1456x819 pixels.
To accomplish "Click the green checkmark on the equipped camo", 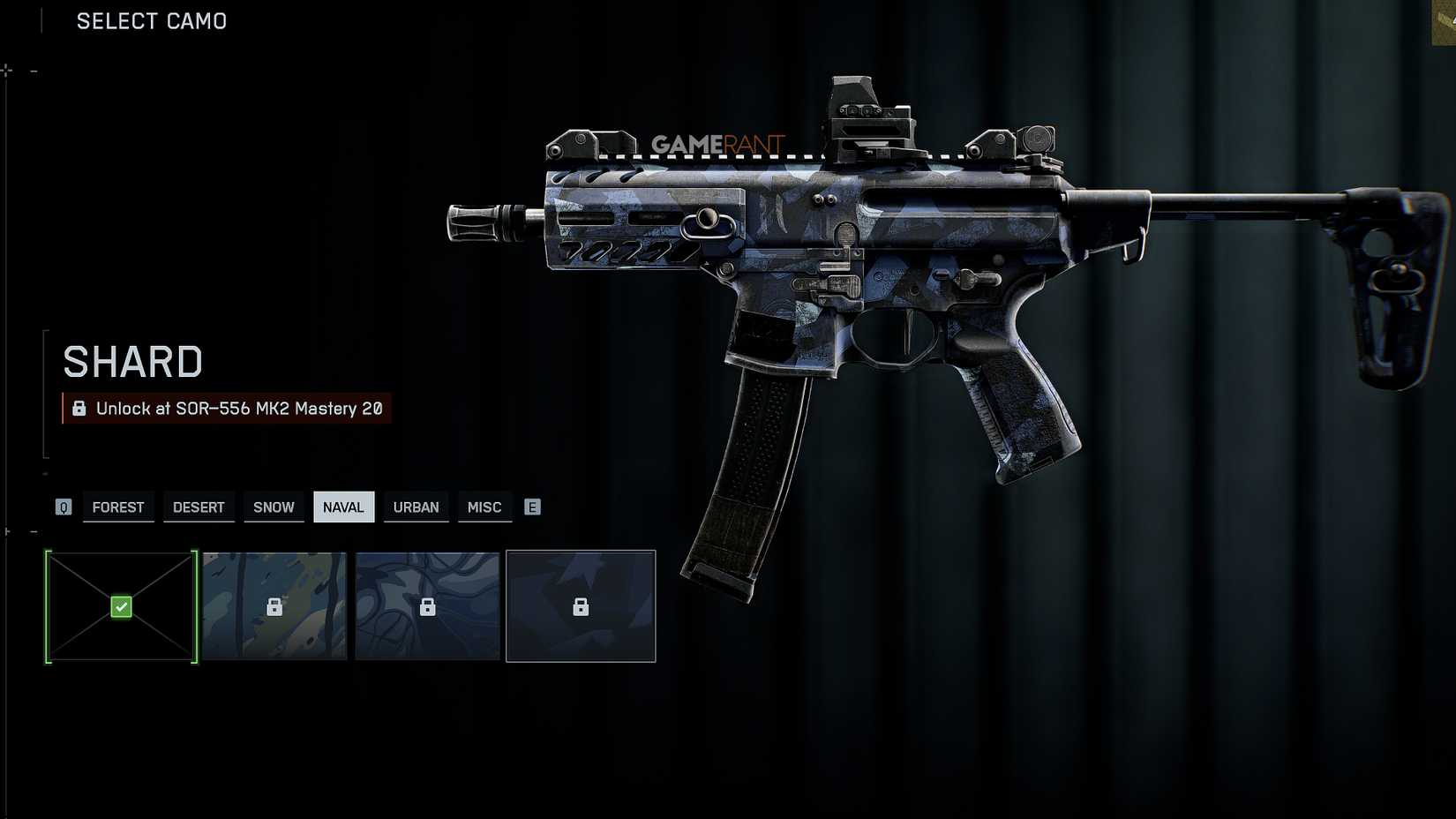I will click(120, 606).
